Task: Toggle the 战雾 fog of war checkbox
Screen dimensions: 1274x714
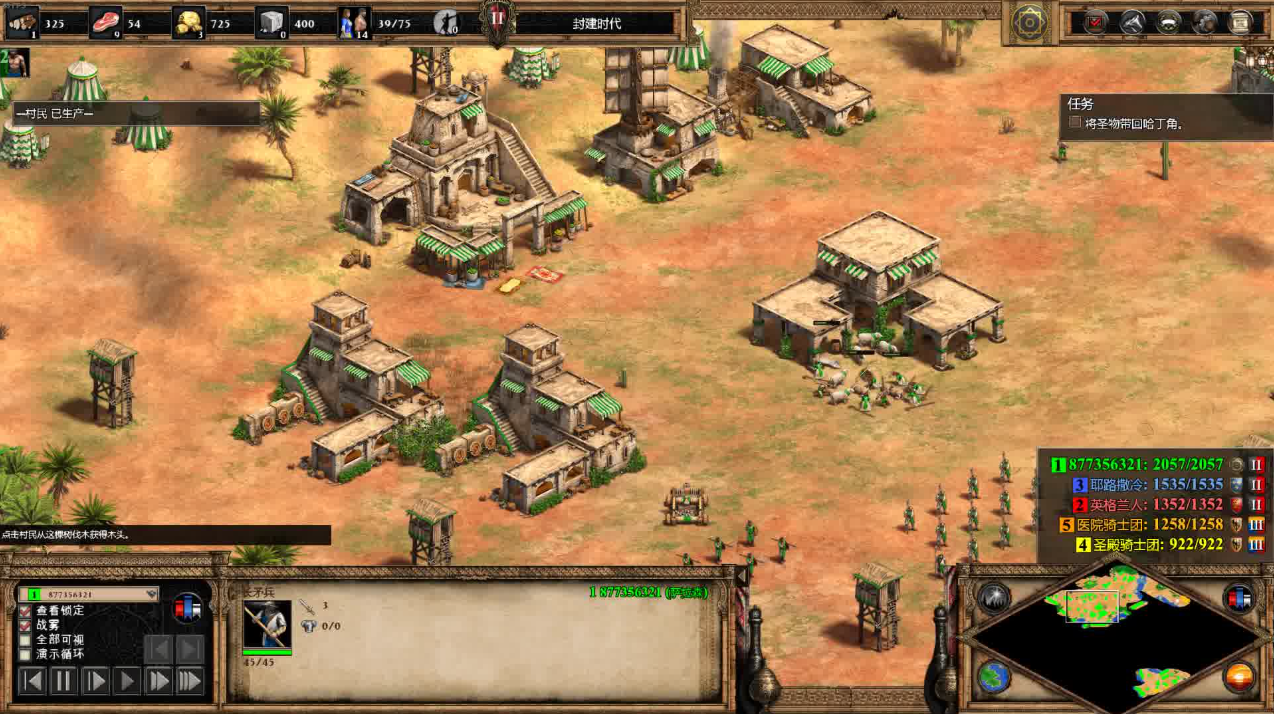Action: click(26, 625)
